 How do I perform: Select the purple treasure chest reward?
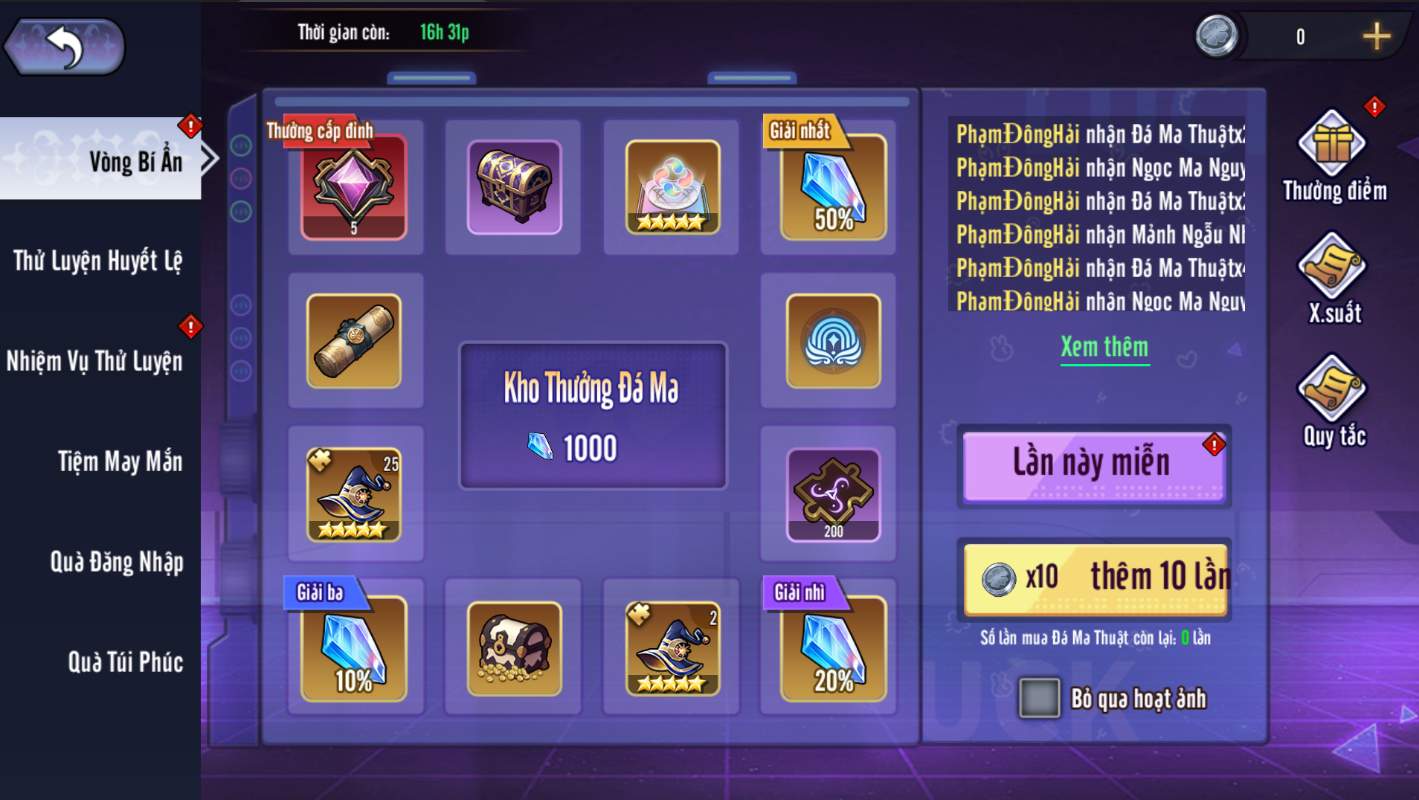click(514, 188)
